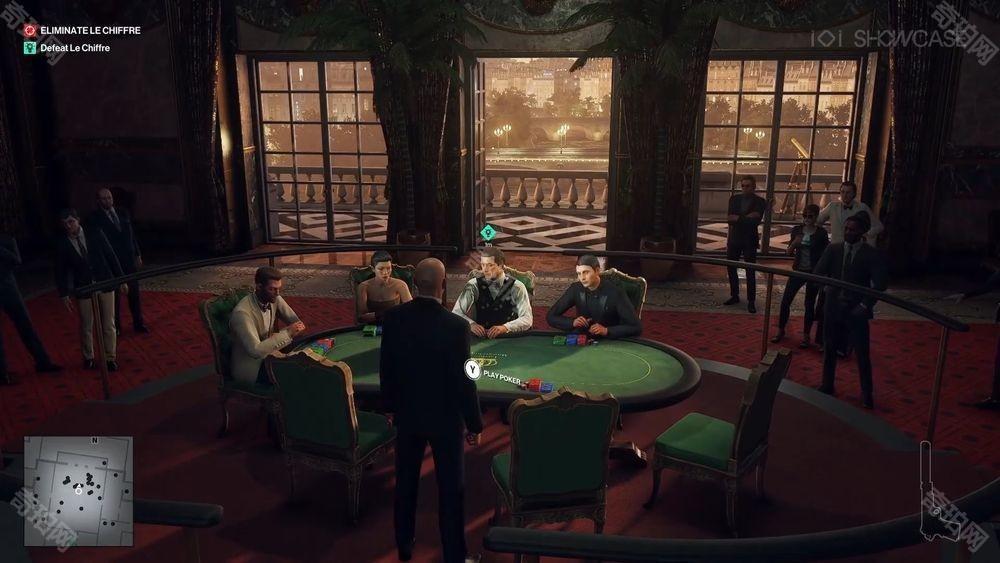Select the Defeat Le Chiffre objective
Screen dimensions: 1000x563
pos(74,47)
